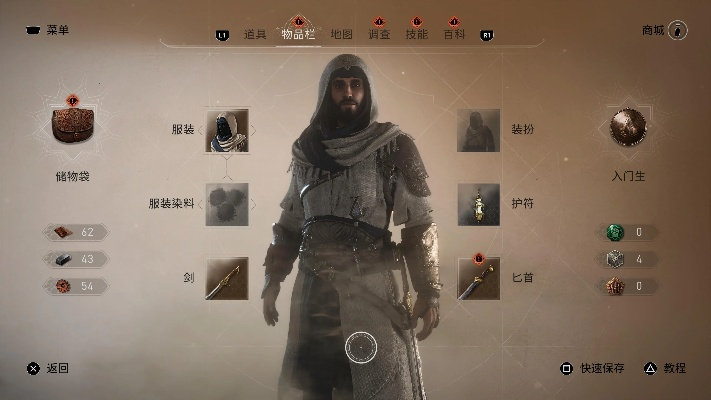Open the 技能 tab
This screenshot has height=400, width=711.
tap(417, 34)
